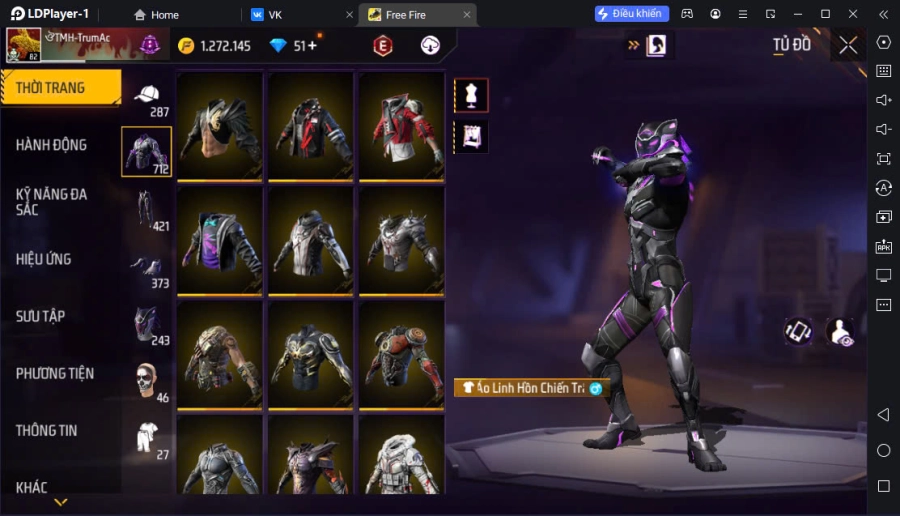The width and height of the screenshot is (900, 516).
Task: Open the player profile avatar
Action: (24, 45)
